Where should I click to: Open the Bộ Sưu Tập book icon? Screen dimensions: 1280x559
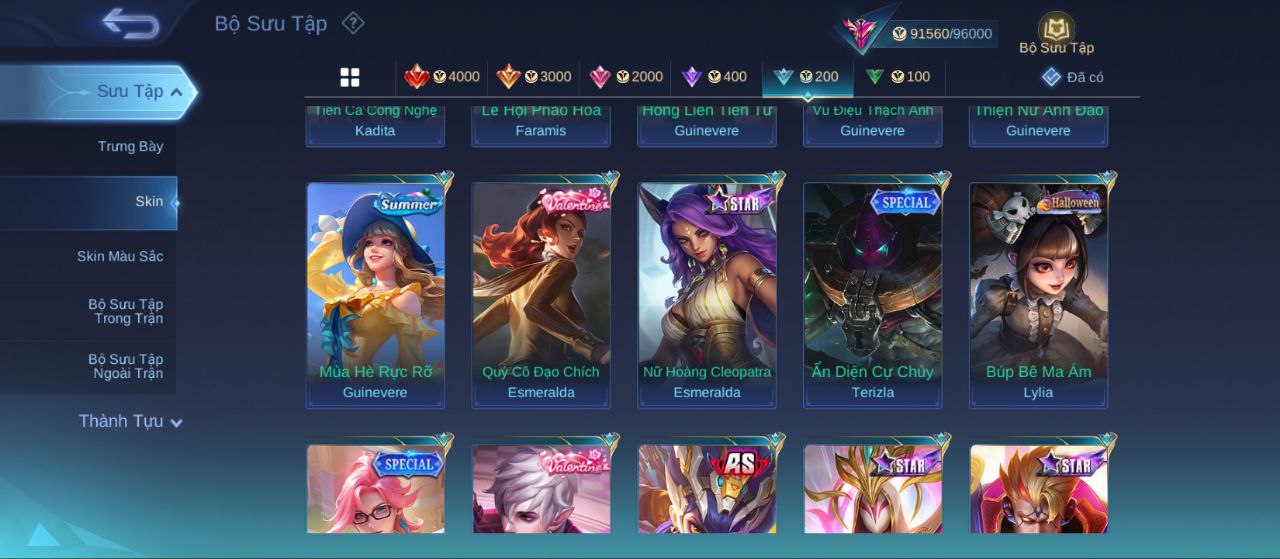[x=1056, y=33]
